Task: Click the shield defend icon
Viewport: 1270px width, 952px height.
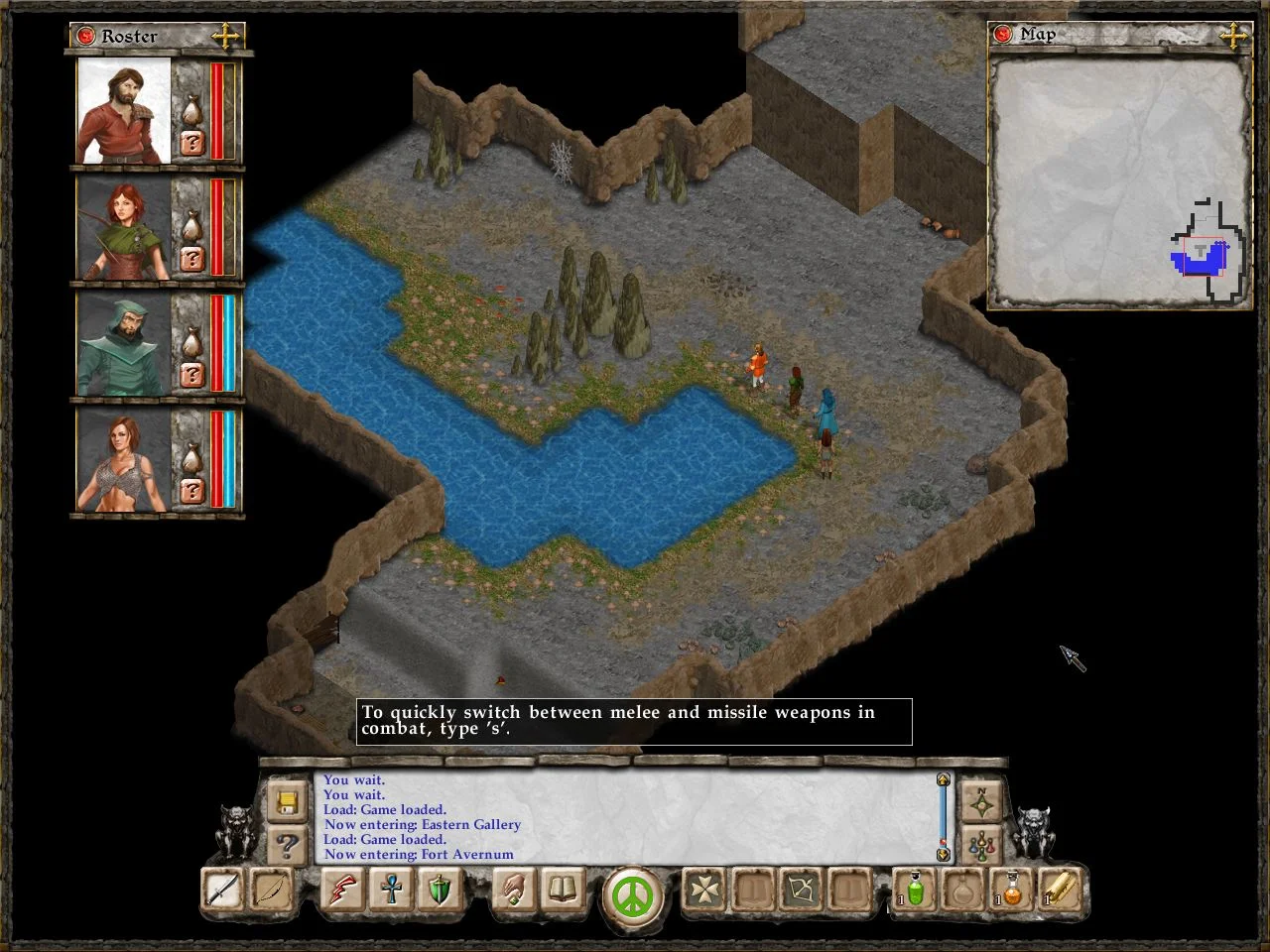Action: [439, 891]
